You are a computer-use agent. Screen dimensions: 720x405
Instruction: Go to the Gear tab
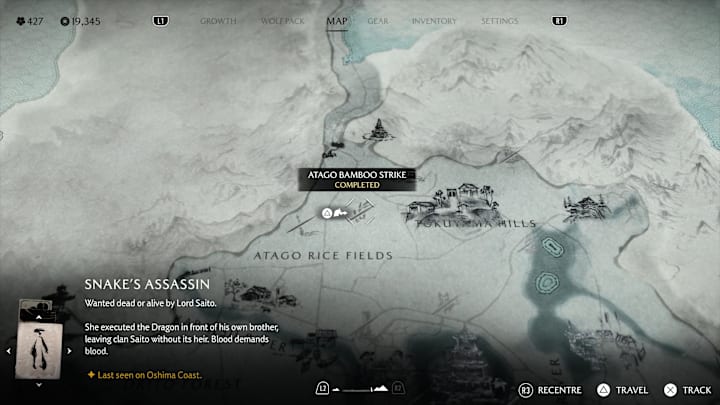378,20
